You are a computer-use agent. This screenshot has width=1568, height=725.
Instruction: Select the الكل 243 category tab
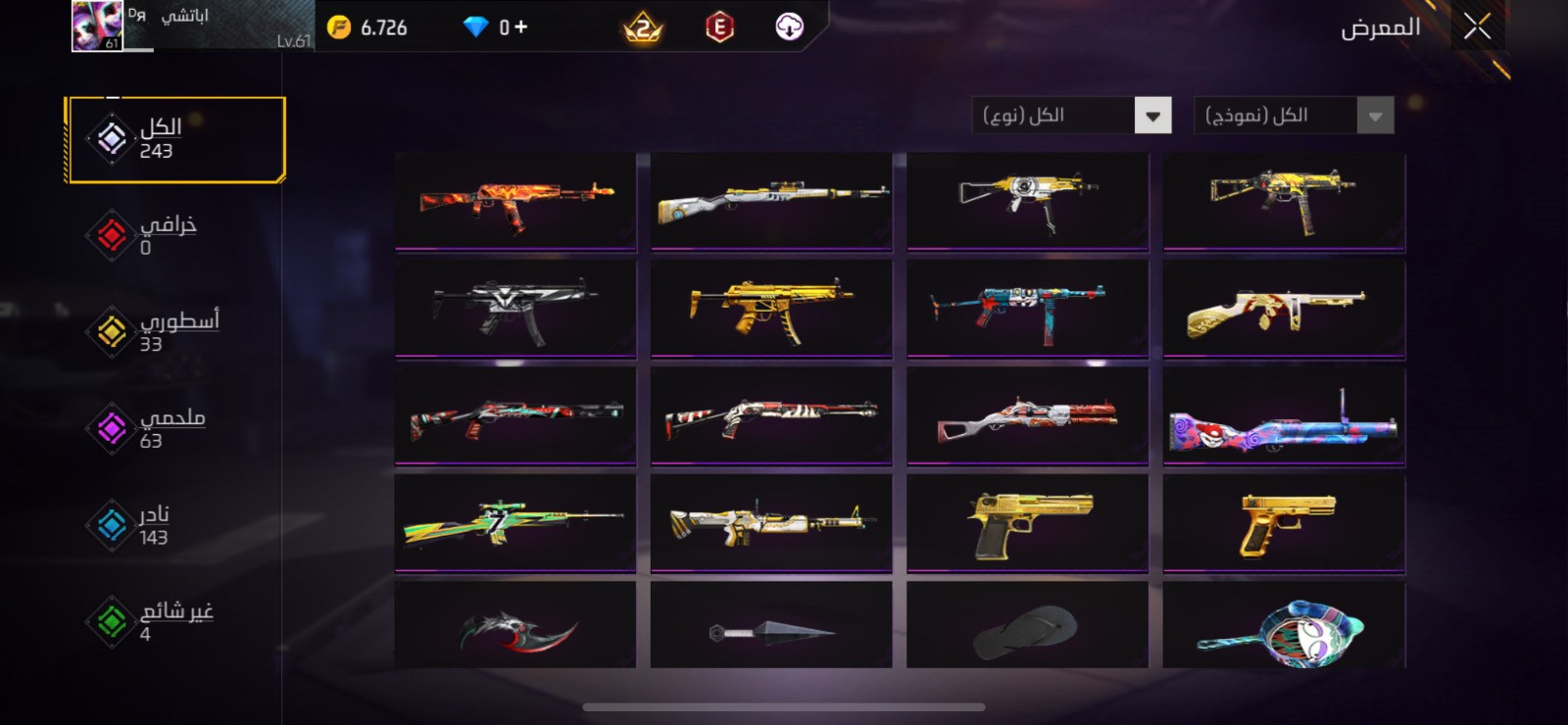(x=176, y=139)
